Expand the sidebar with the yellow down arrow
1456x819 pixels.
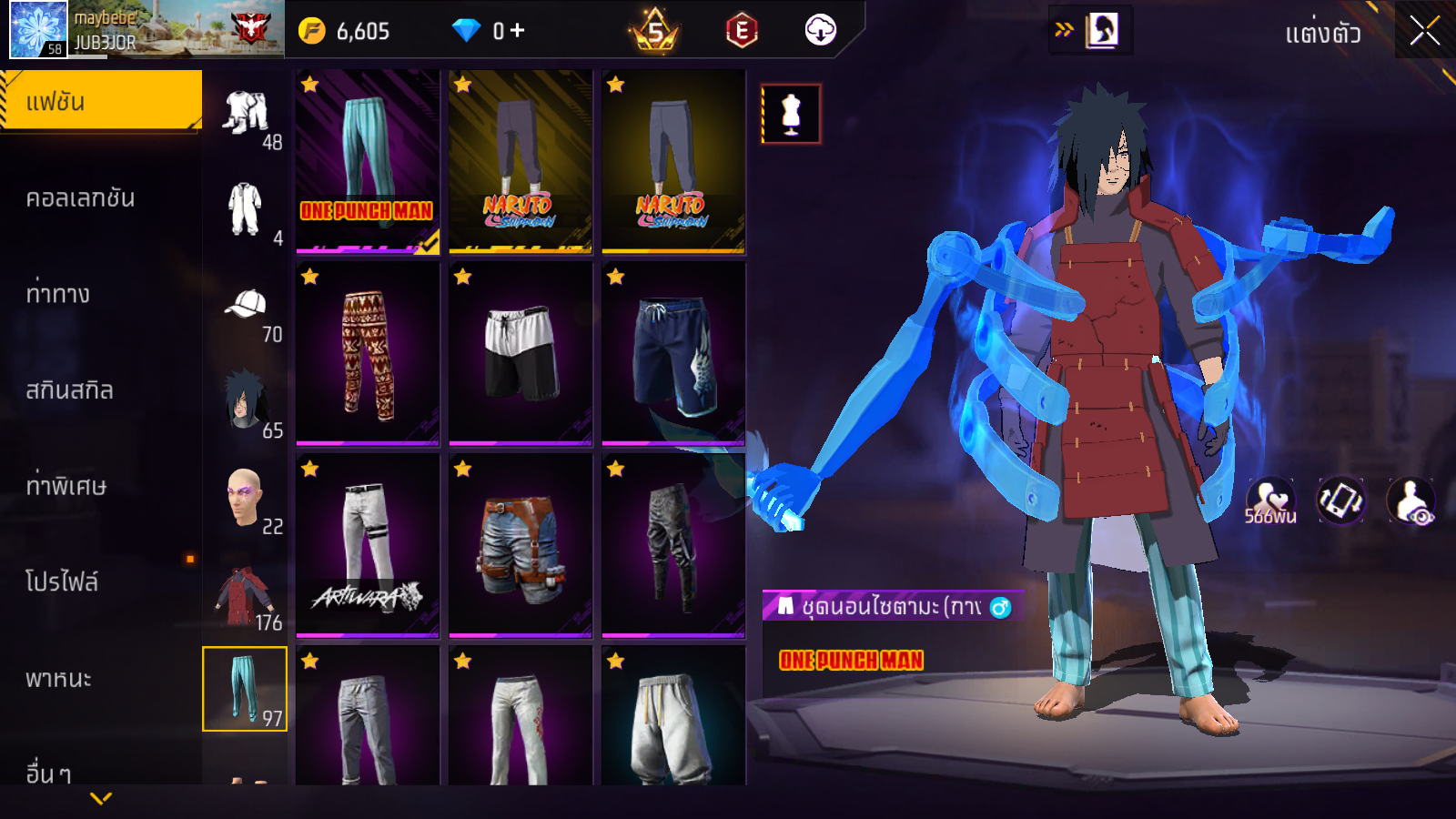point(101,798)
